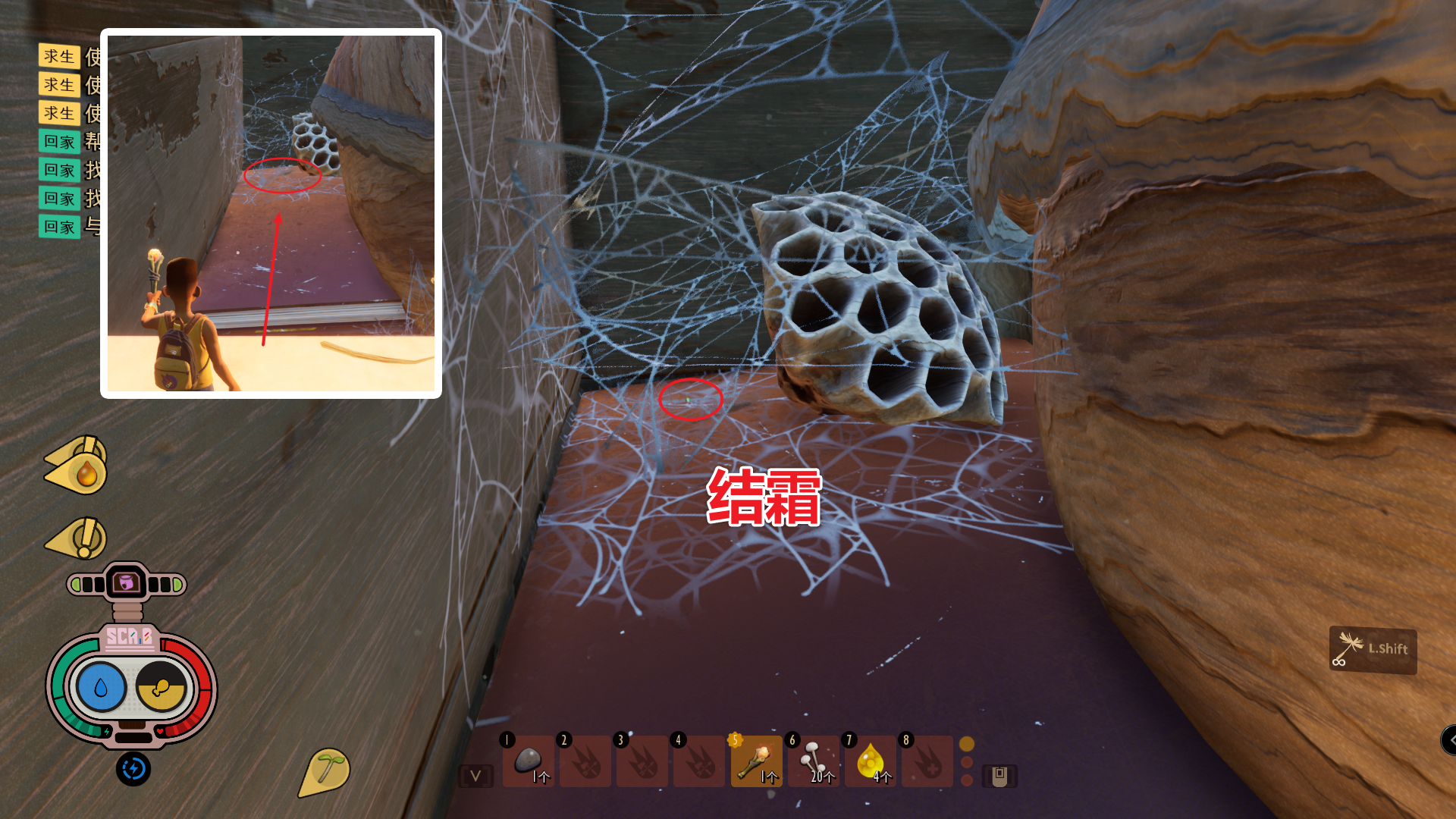Expand the last 回家 quest entry
The height and width of the screenshot is (819, 1456).
(60, 227)
